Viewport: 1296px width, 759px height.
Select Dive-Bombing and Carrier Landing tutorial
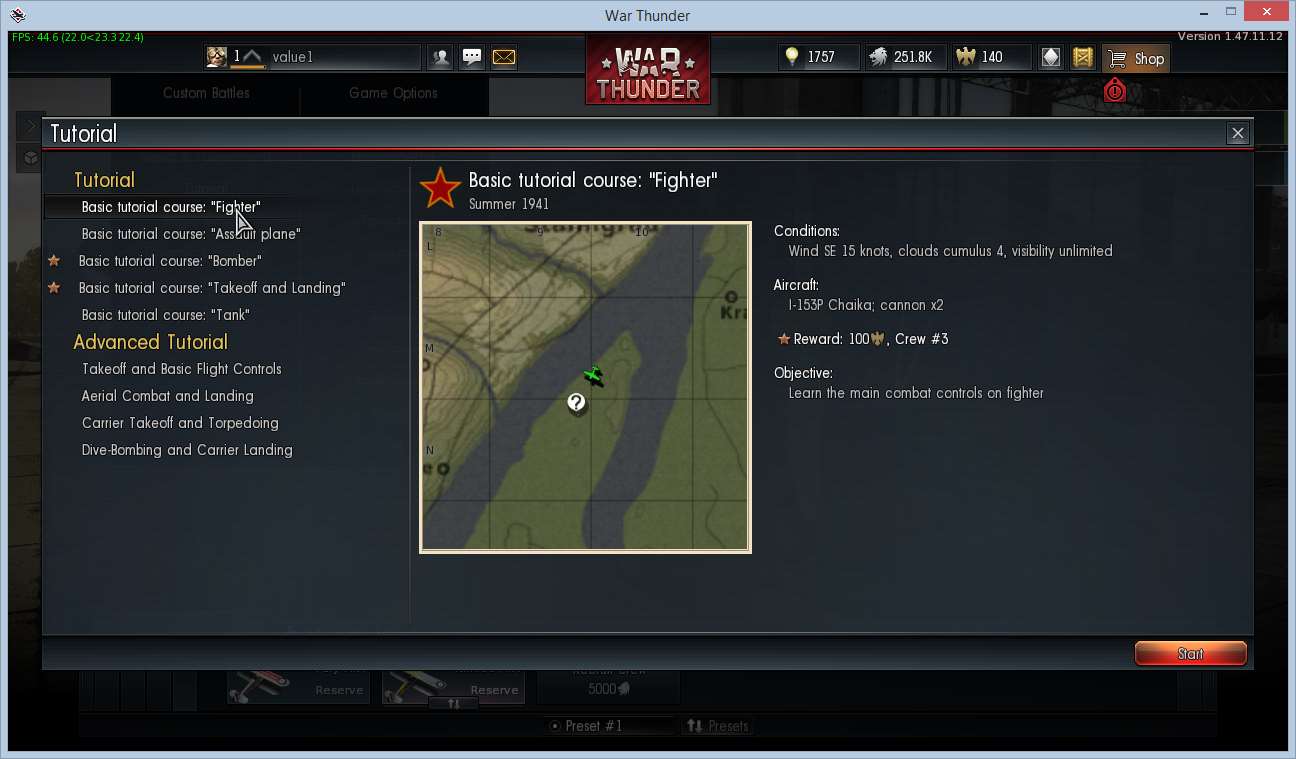[x=187, y=450]
